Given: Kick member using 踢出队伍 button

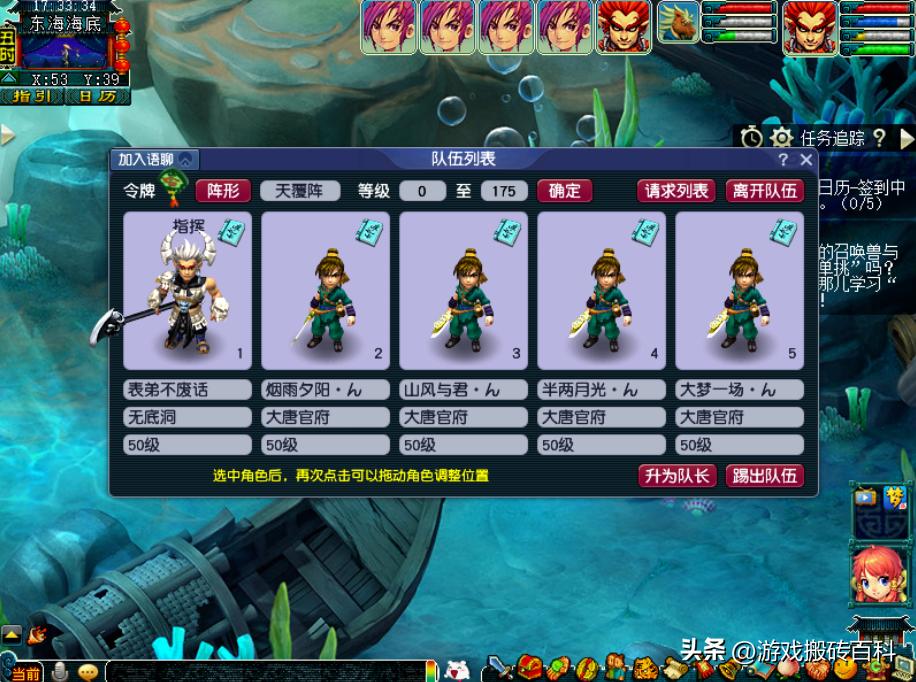Looking at the screenshot, I should pyautogui.click(x=767, y=476).
